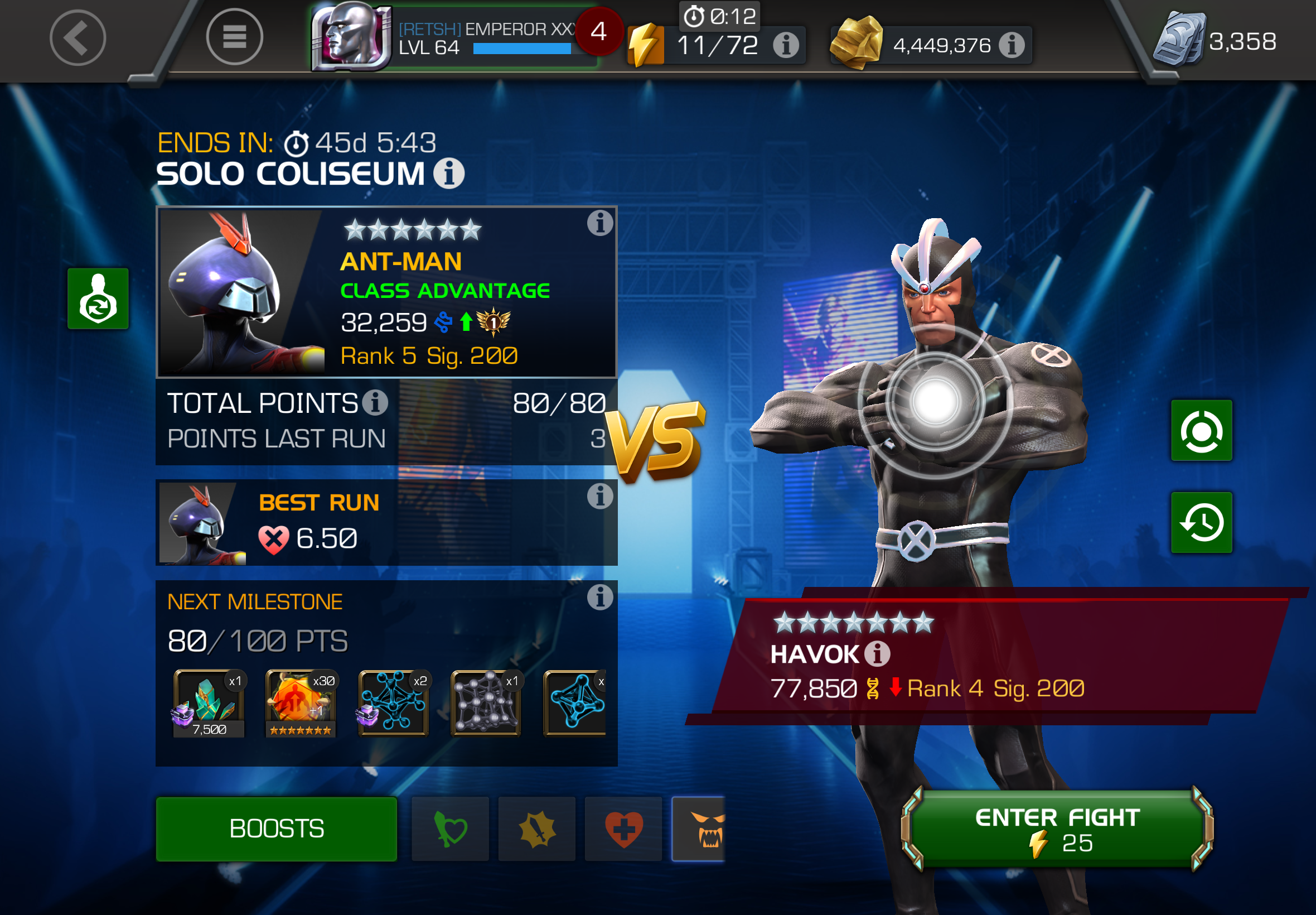This screenshot has width=1316, height=915.
Task: Inspect the x30 seven-star reward
Action: [301, 703]
